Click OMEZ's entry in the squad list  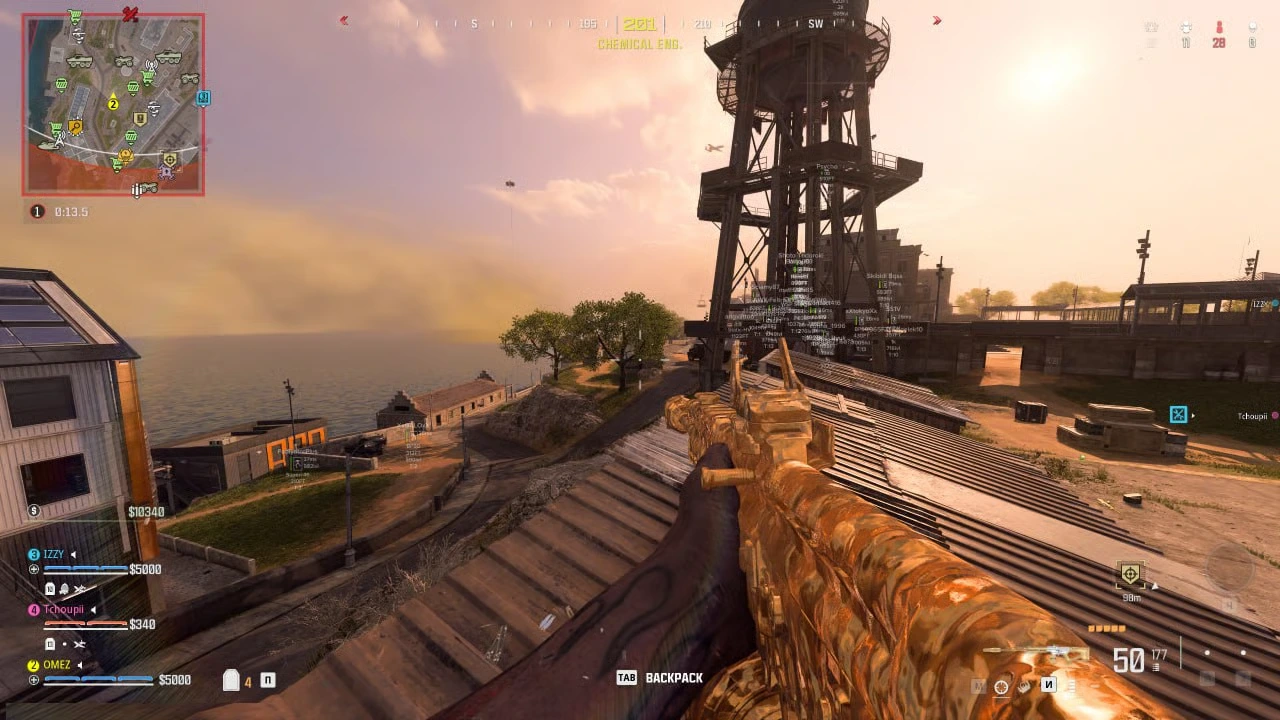pyautogui.click(x=57, y=665)
